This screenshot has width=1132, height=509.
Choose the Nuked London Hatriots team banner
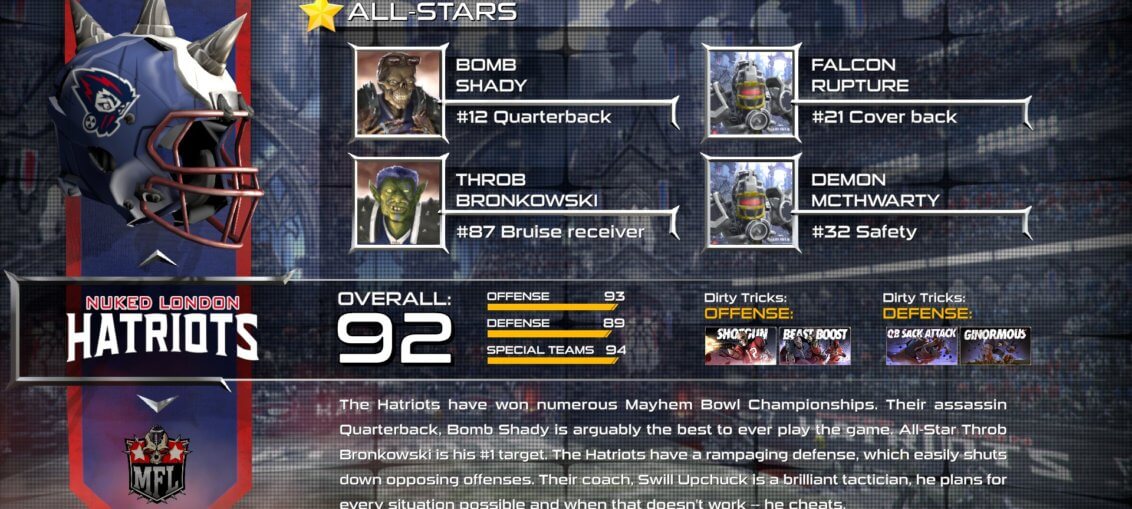pyautogui.click(x=162, y=330)
